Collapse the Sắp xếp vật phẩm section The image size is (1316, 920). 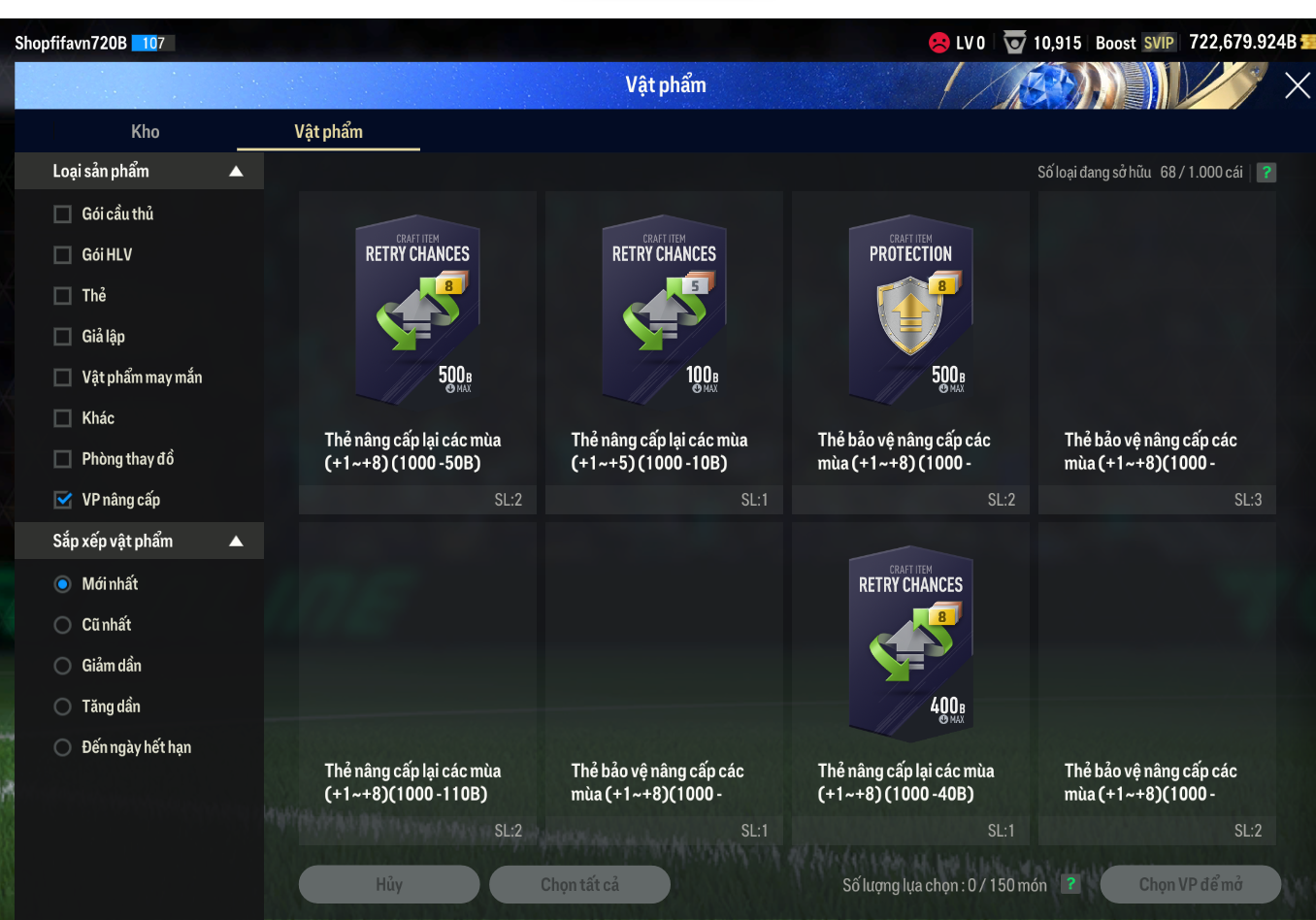coord(236,542)
